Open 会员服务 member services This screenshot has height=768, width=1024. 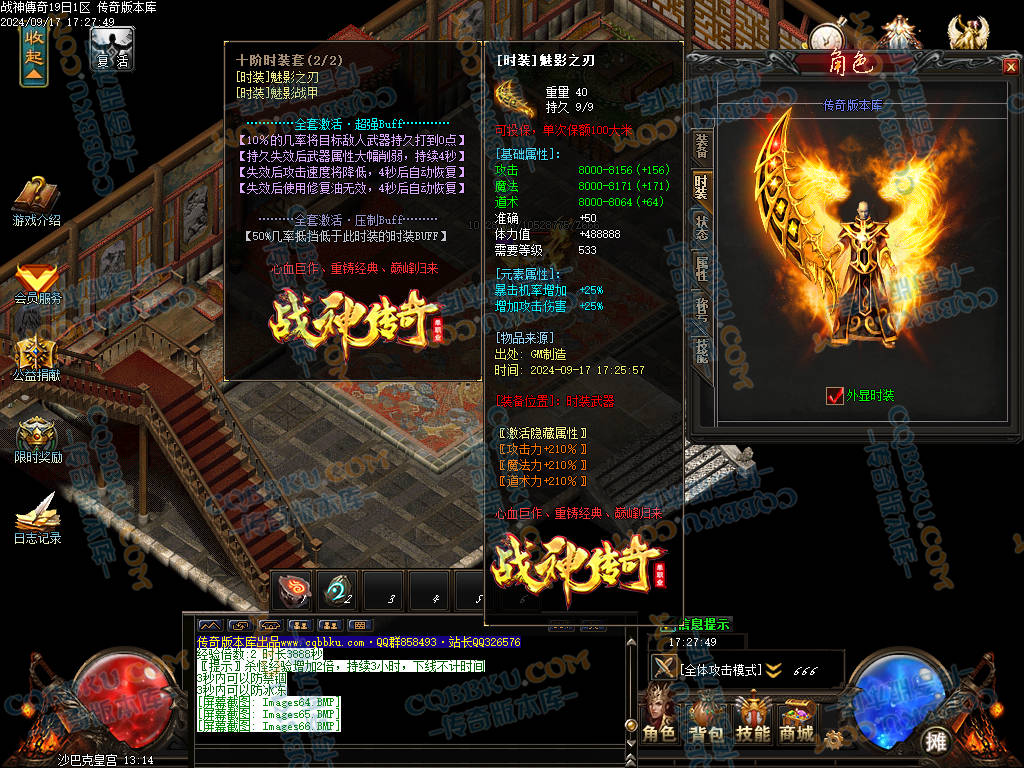pyautogui.click(x=37, y=283)
